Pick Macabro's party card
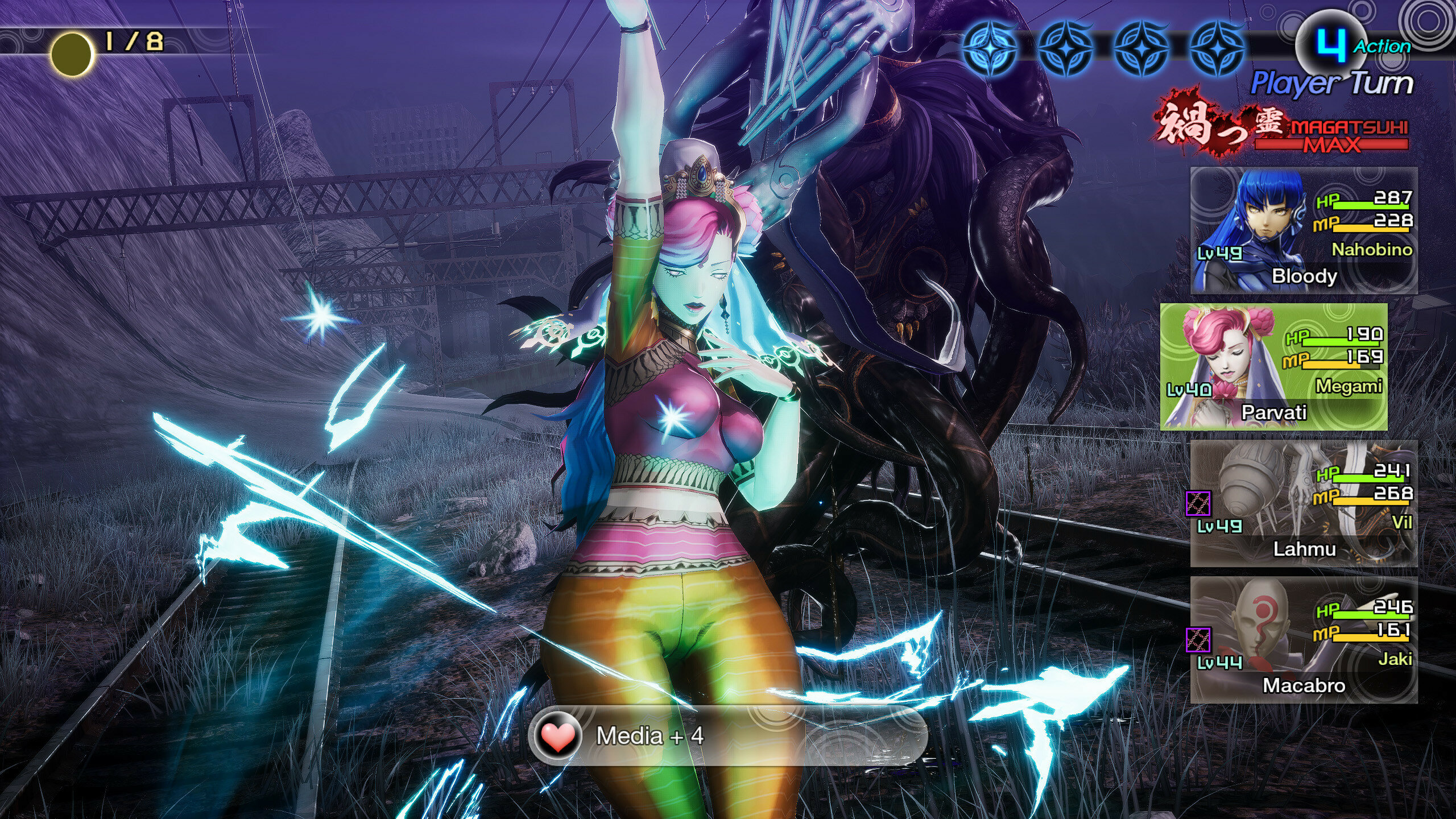Screen dimensions: 1456x819 (1304, 640)
